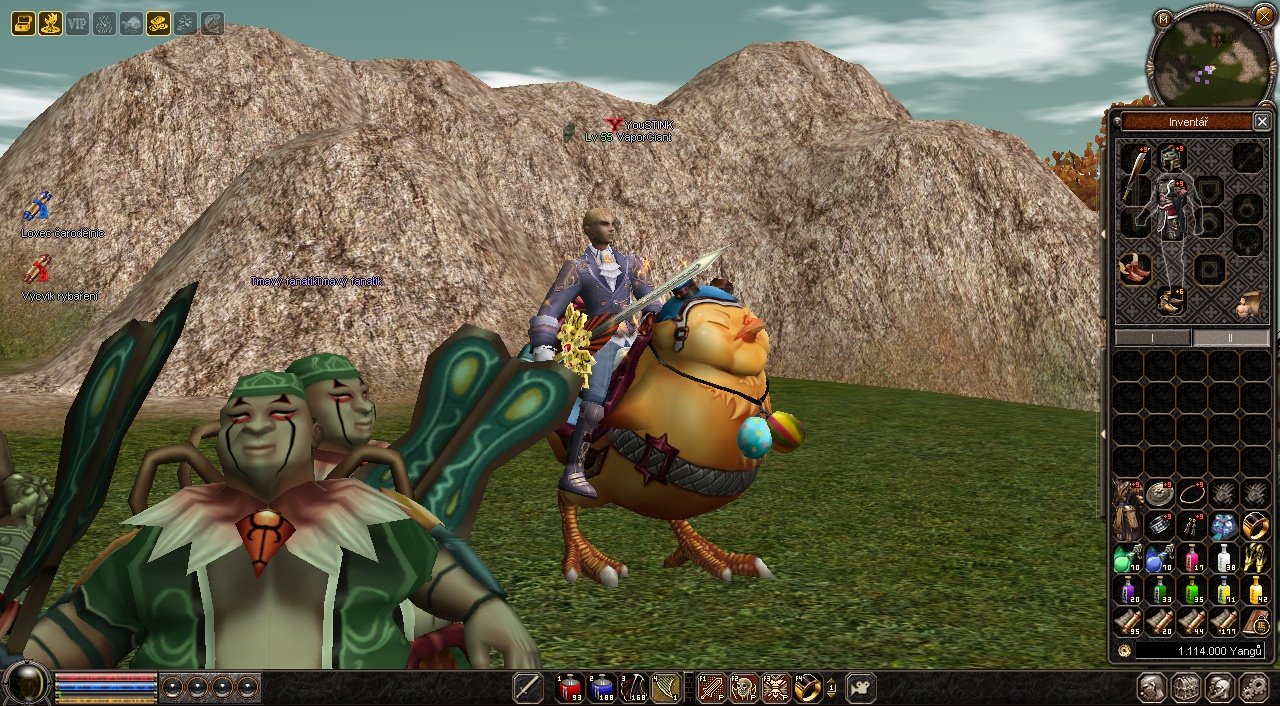Open the settings gear menu
Screen dimensions: 1280x706
coord(1253,688)
